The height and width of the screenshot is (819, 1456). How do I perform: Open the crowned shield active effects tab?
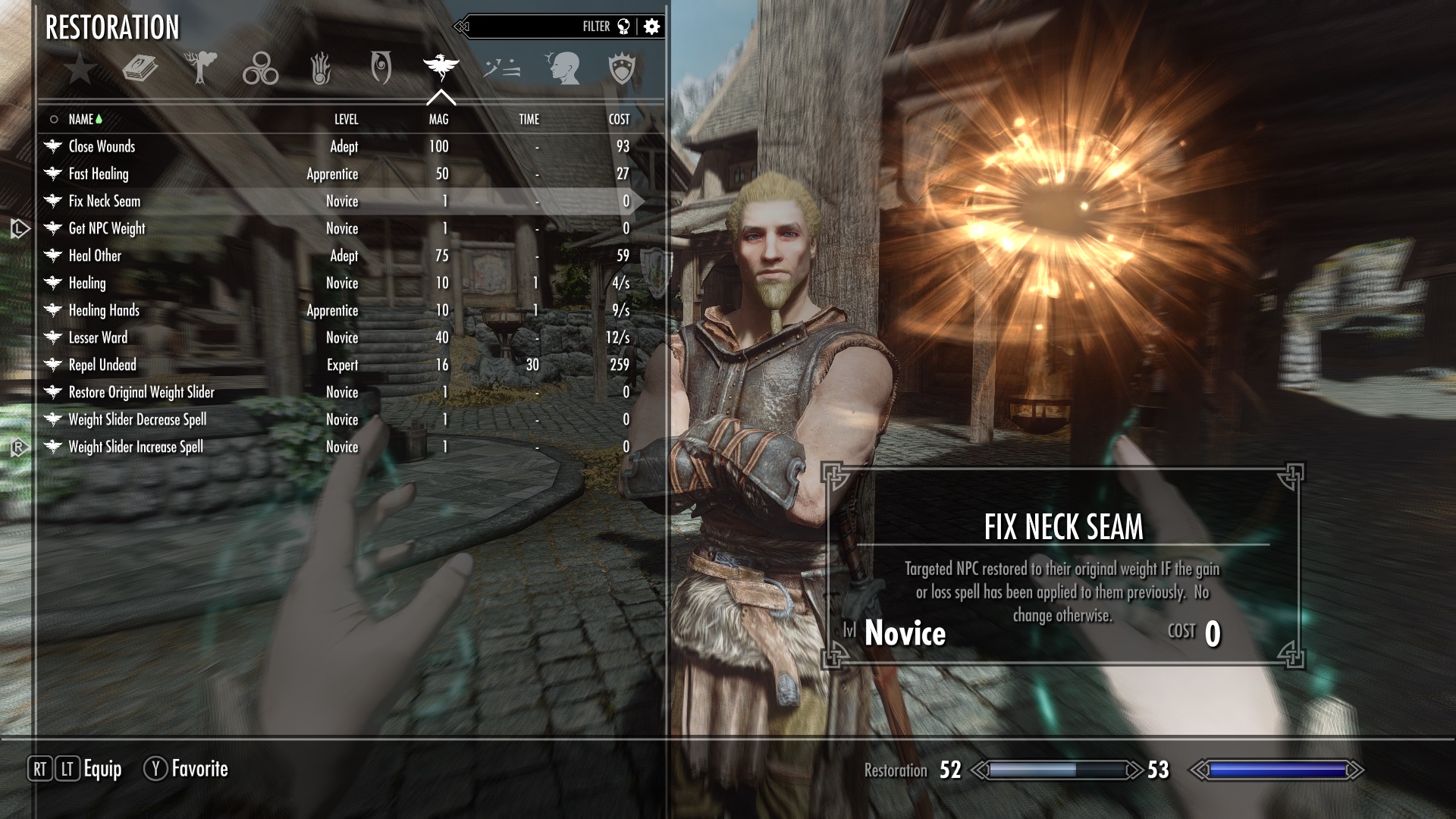tap(622, 69)
